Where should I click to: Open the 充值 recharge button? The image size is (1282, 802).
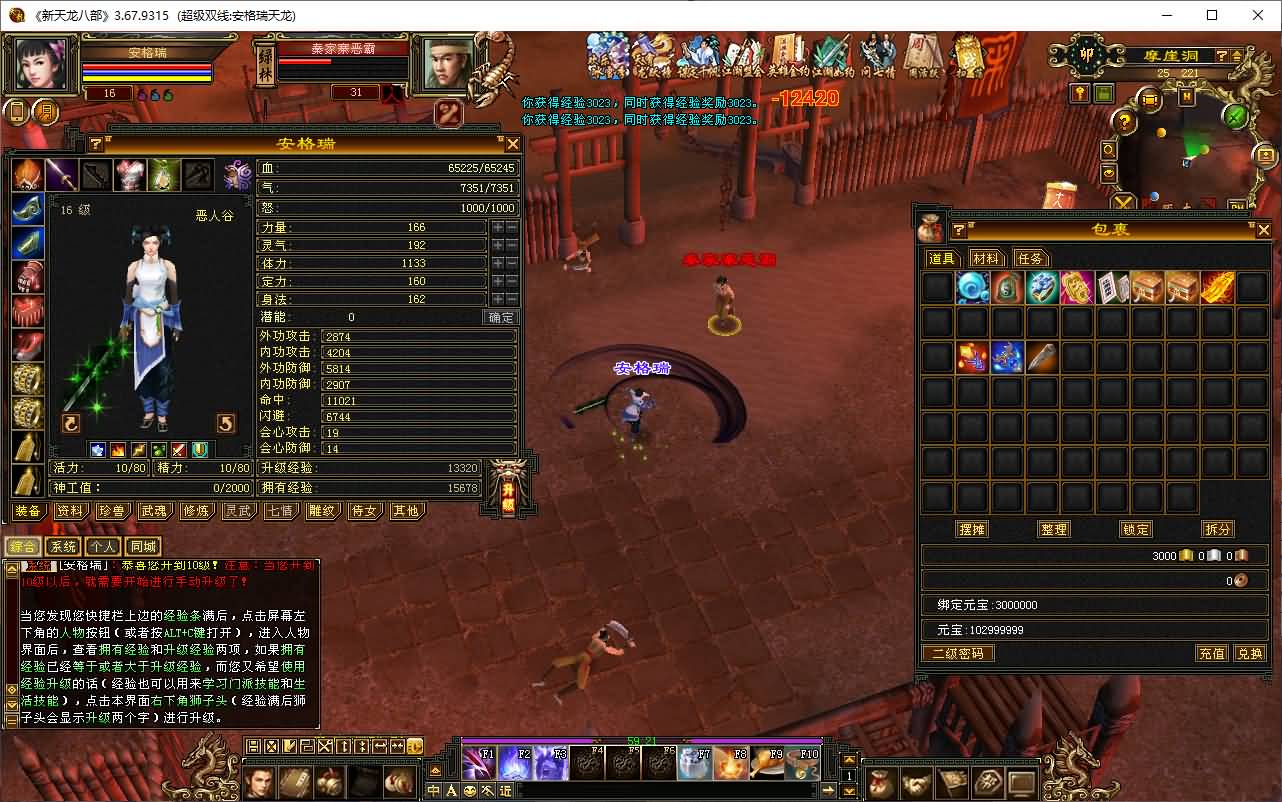pos(1212,653)
